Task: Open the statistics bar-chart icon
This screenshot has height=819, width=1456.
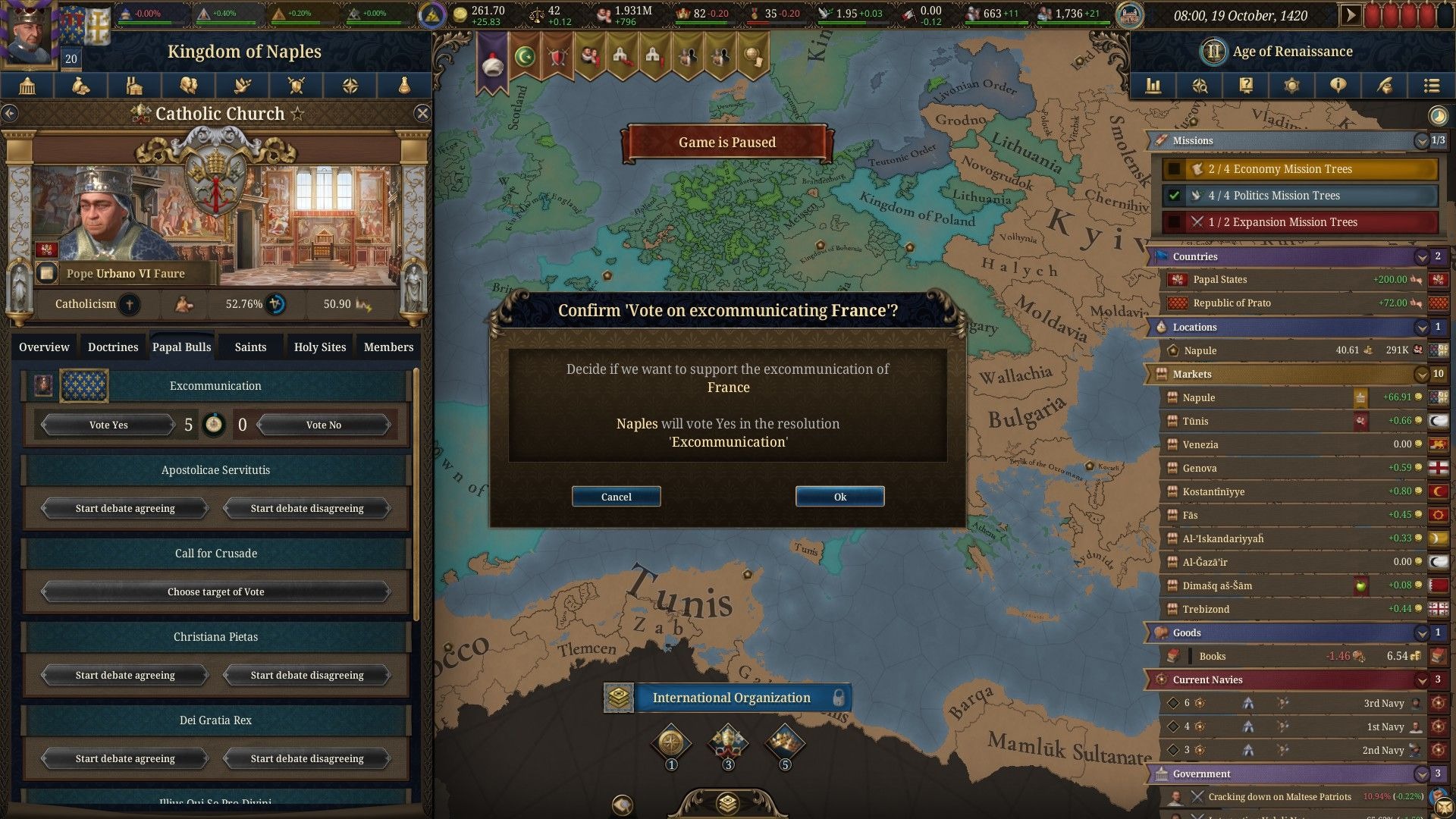Action: 1152,86
